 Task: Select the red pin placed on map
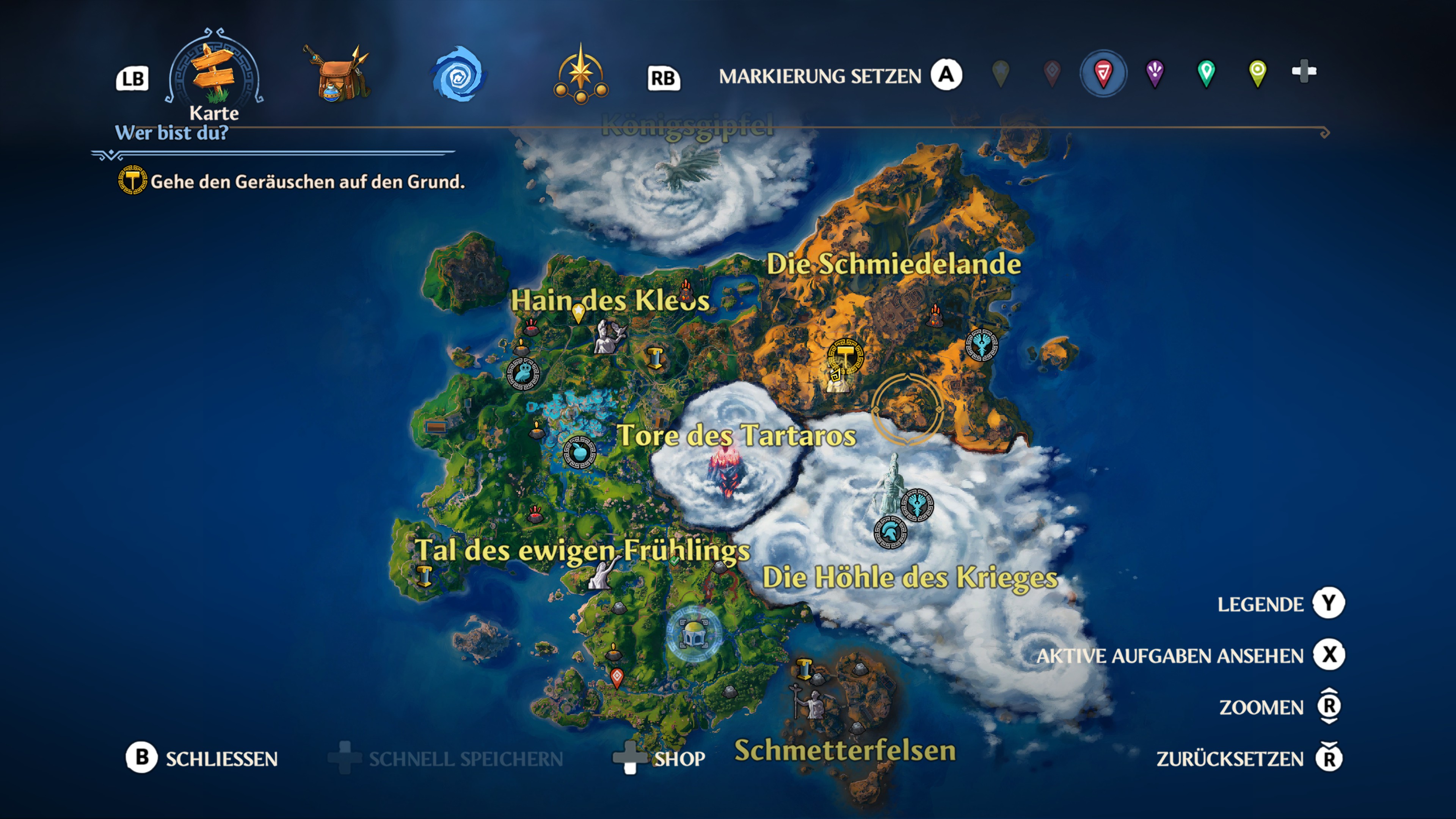[617, 677]
